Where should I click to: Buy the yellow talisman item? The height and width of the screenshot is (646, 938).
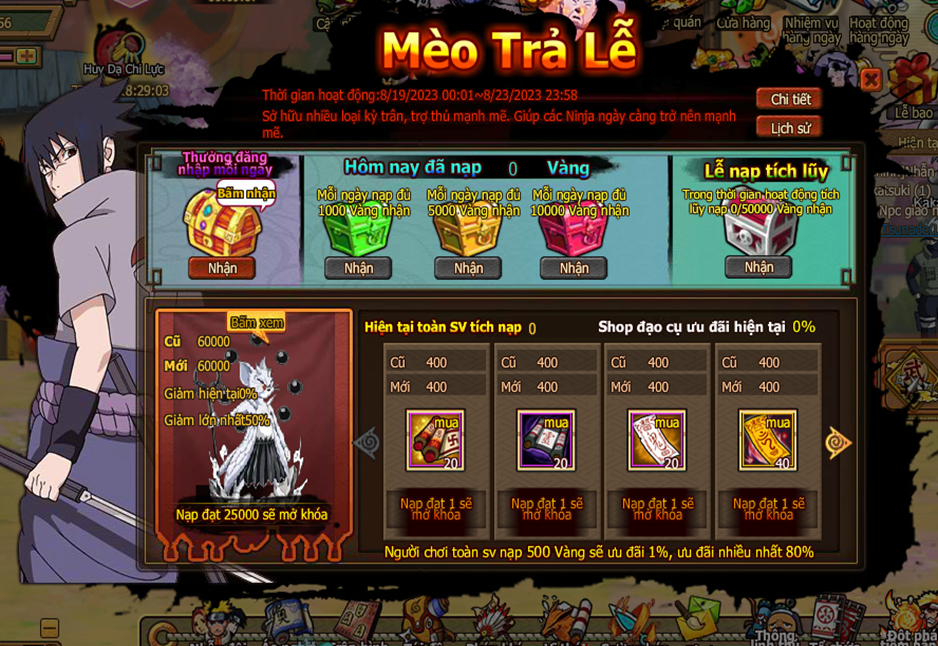(x=768, y=440)
